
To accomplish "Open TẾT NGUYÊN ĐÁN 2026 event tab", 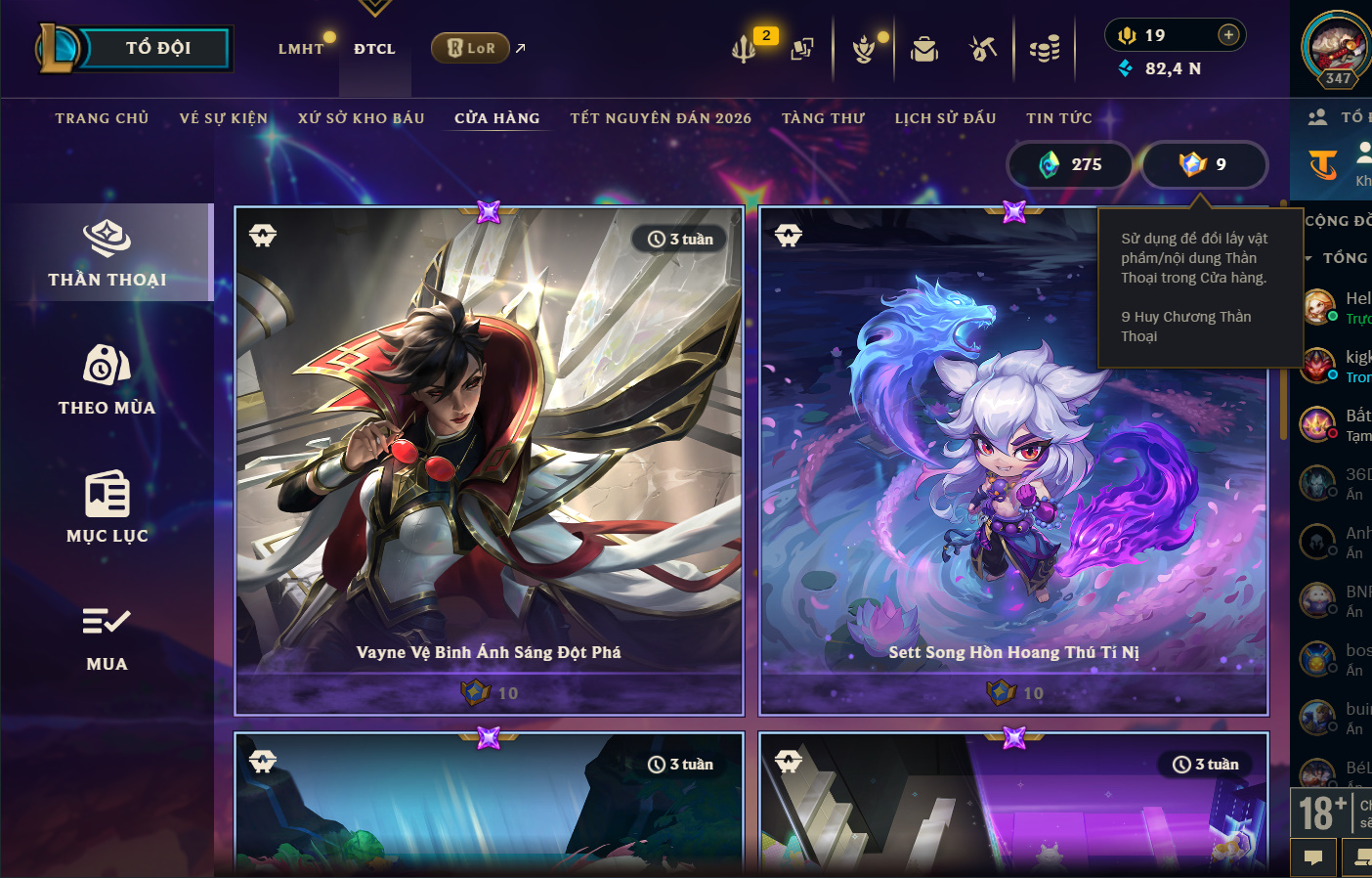I will pyautogui.click(x=661, y=118).
